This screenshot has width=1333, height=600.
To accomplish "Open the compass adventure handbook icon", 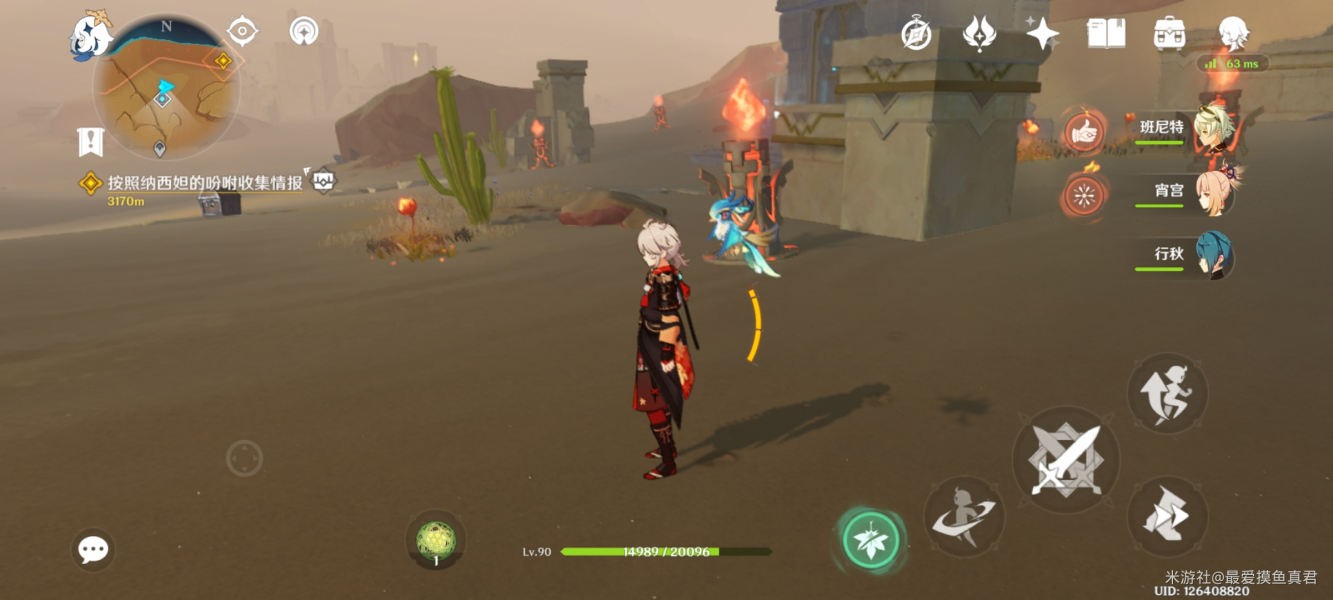I will (916, 35).
